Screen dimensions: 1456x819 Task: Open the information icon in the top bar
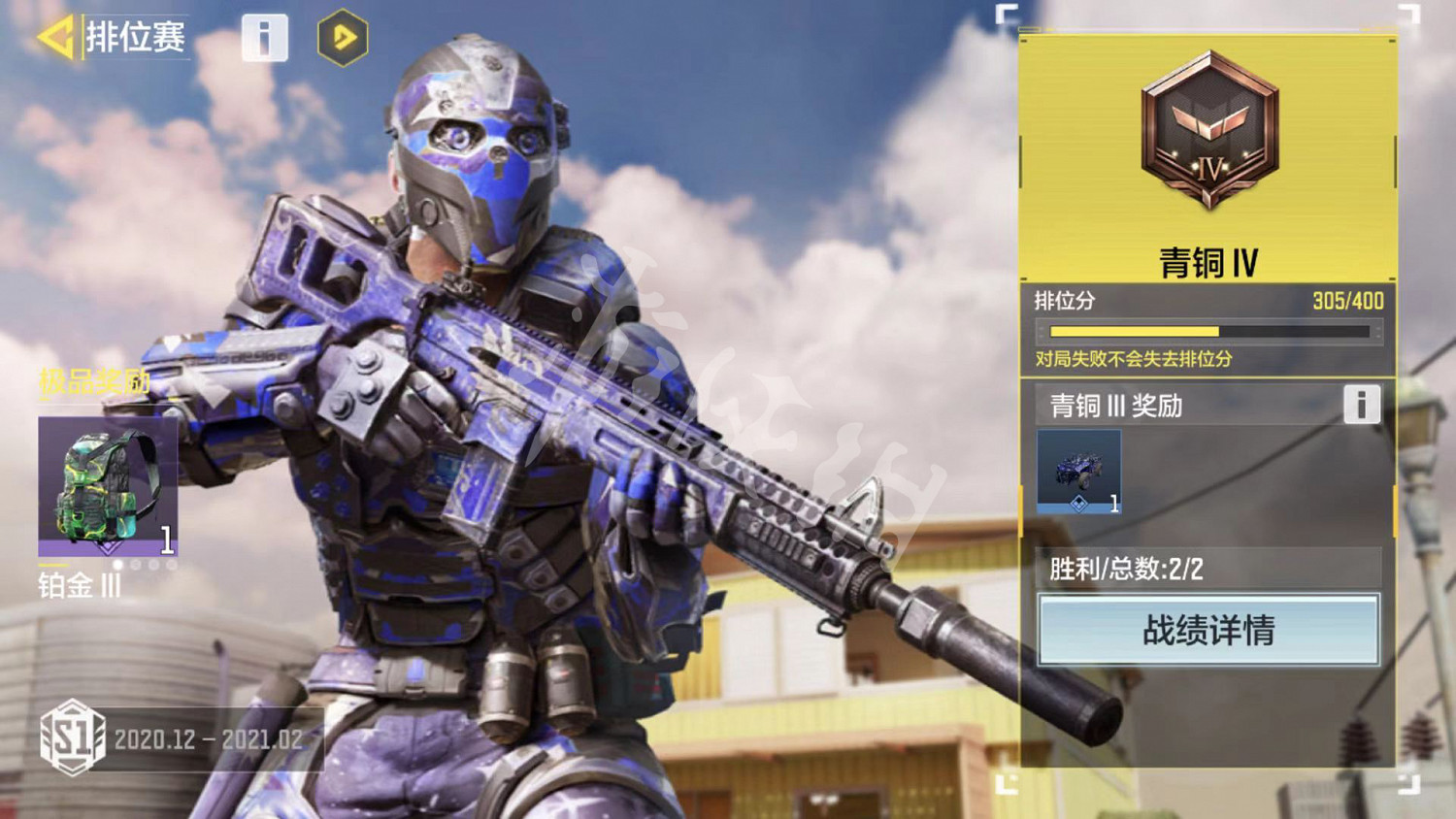click(x=264, y=39)
